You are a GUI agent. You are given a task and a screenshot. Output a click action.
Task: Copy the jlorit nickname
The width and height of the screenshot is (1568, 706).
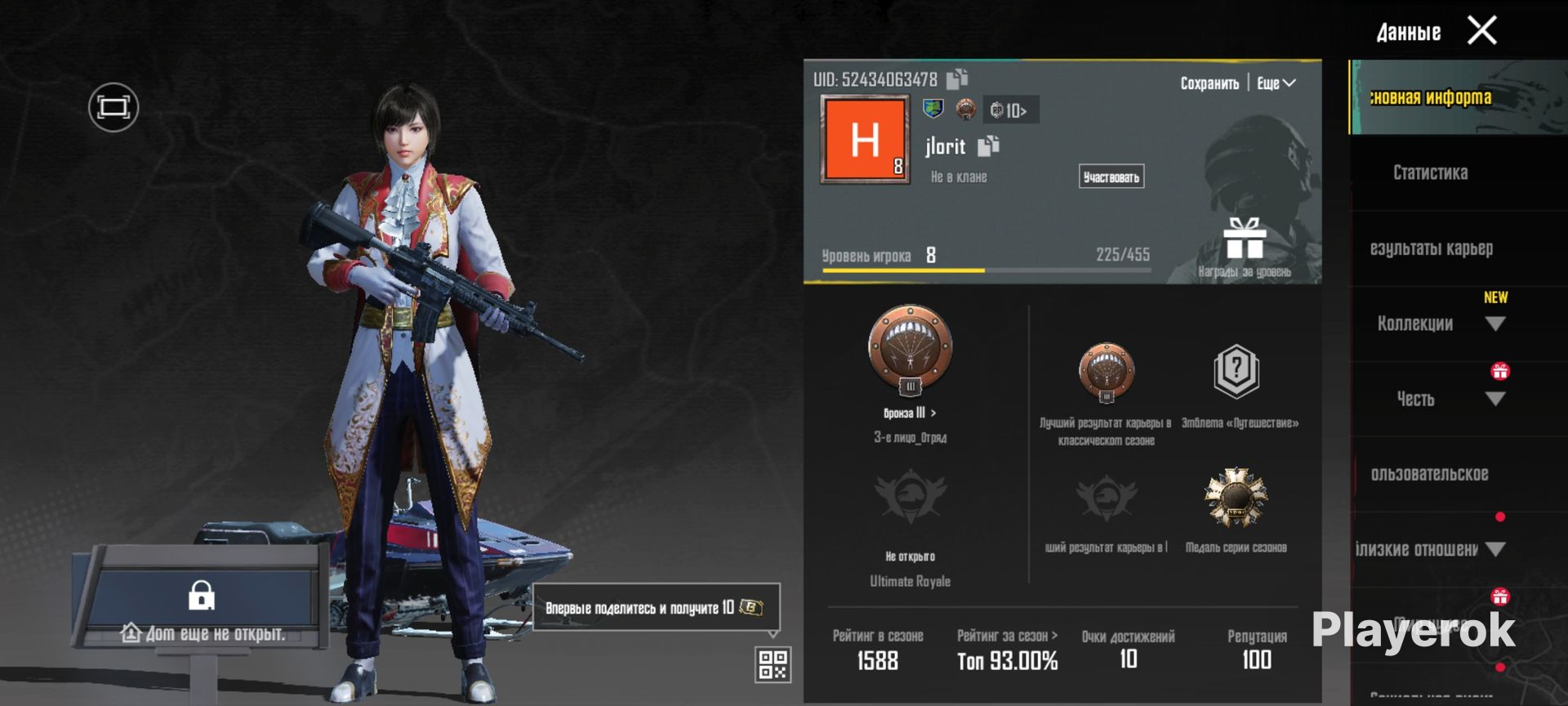pyautogui.click(x=989, y=146)
